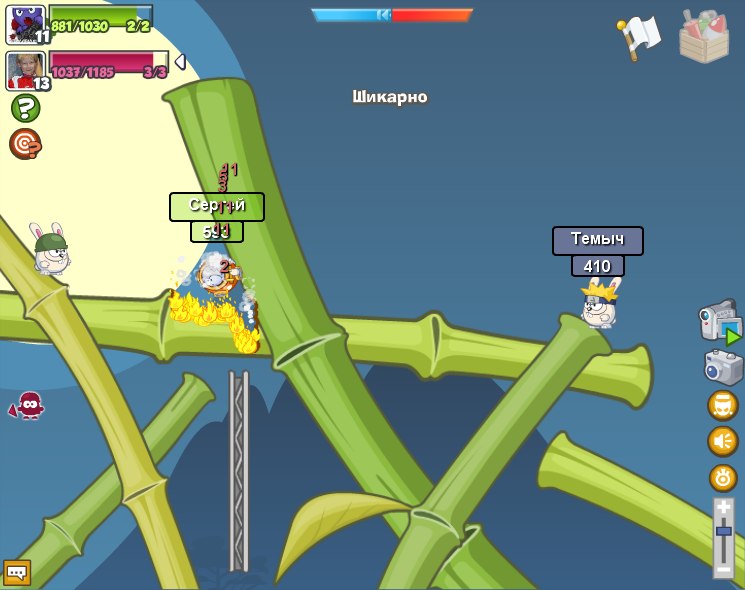Open the green question mark help
Viewport: 745px width, 590px height.
25,108
